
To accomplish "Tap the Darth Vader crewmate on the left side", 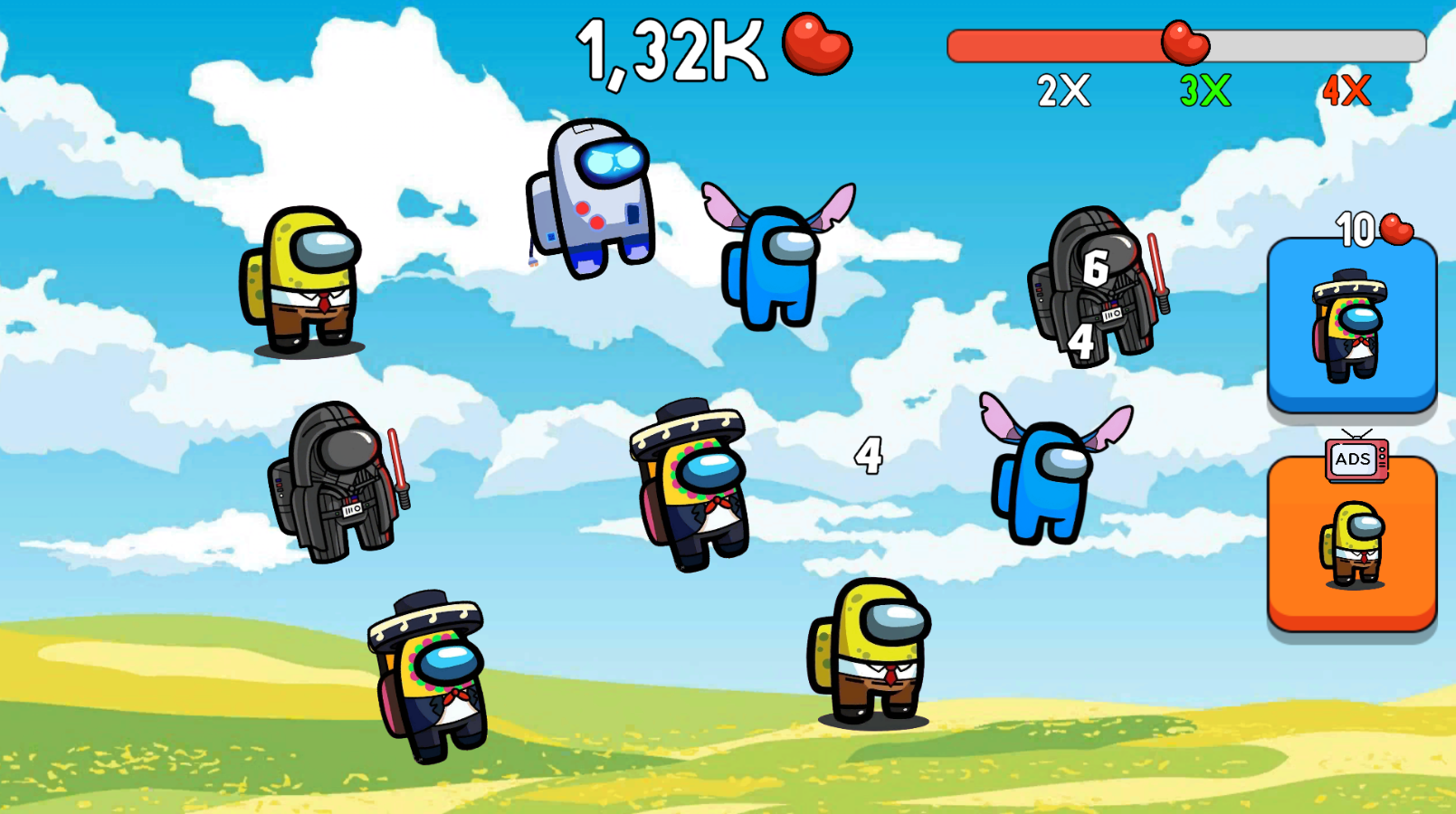I will (339, 479).
